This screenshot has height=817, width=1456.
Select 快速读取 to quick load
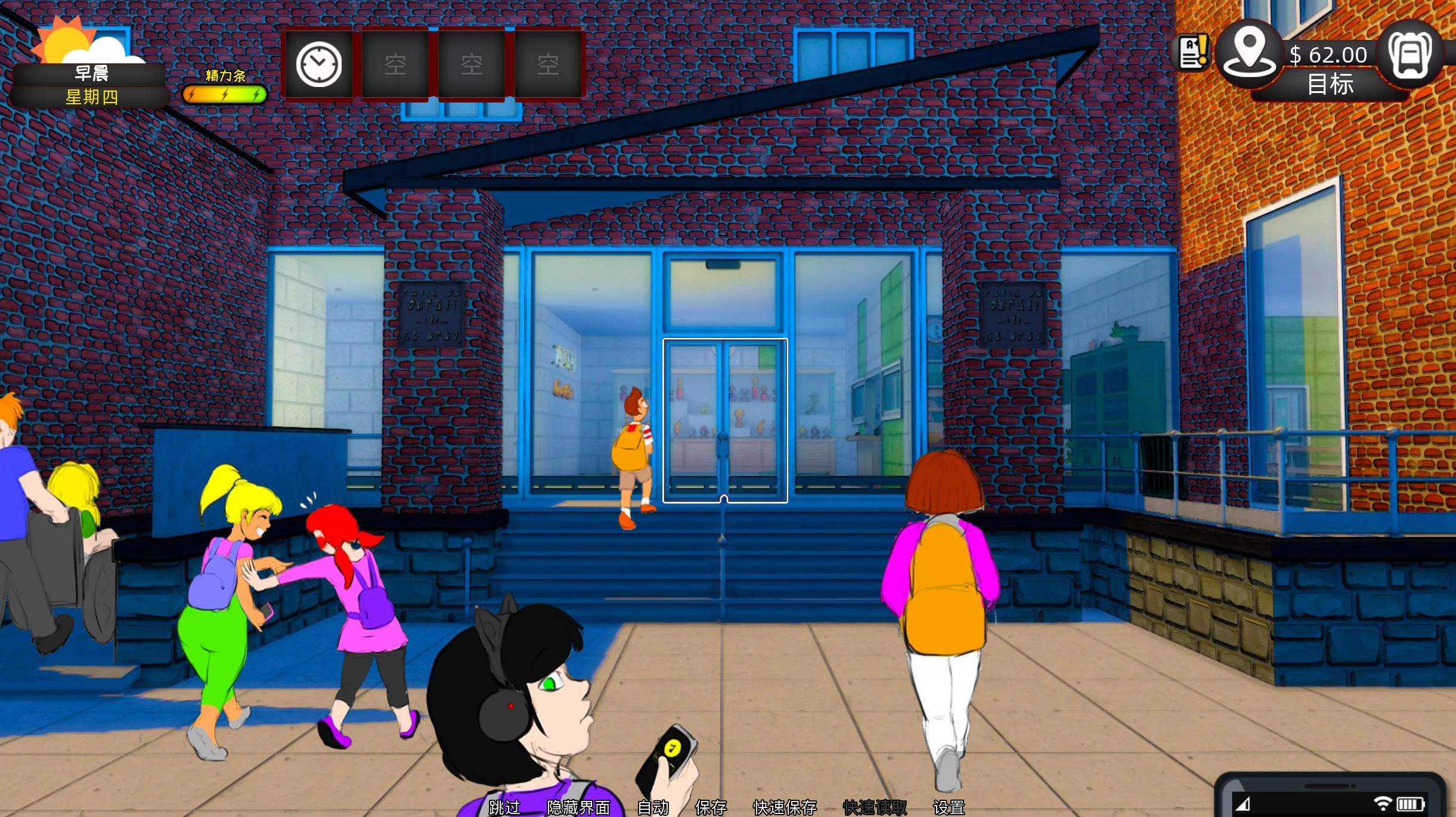(873, 806)
